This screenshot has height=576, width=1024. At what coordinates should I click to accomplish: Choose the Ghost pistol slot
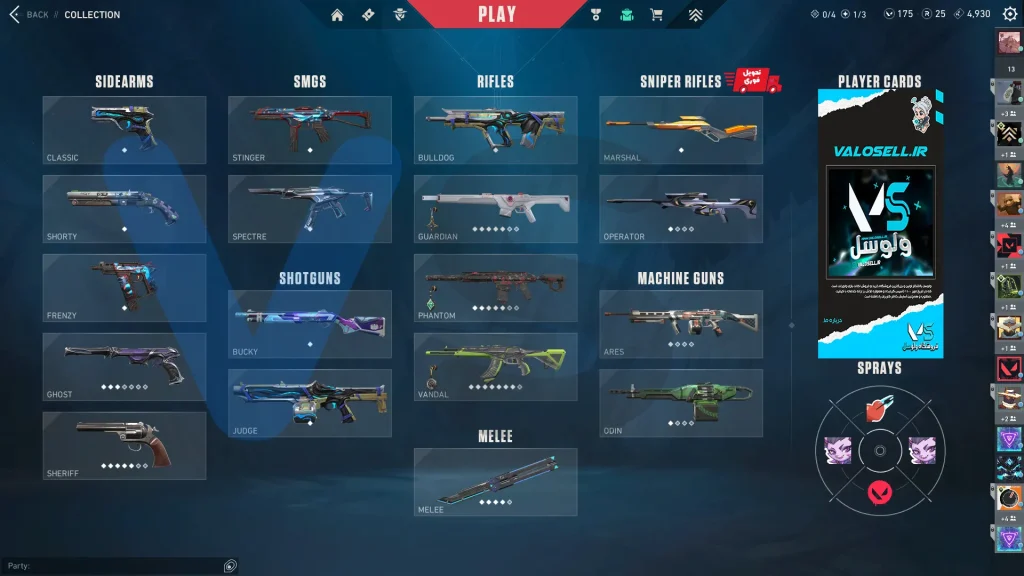click(x=124, y=366)
